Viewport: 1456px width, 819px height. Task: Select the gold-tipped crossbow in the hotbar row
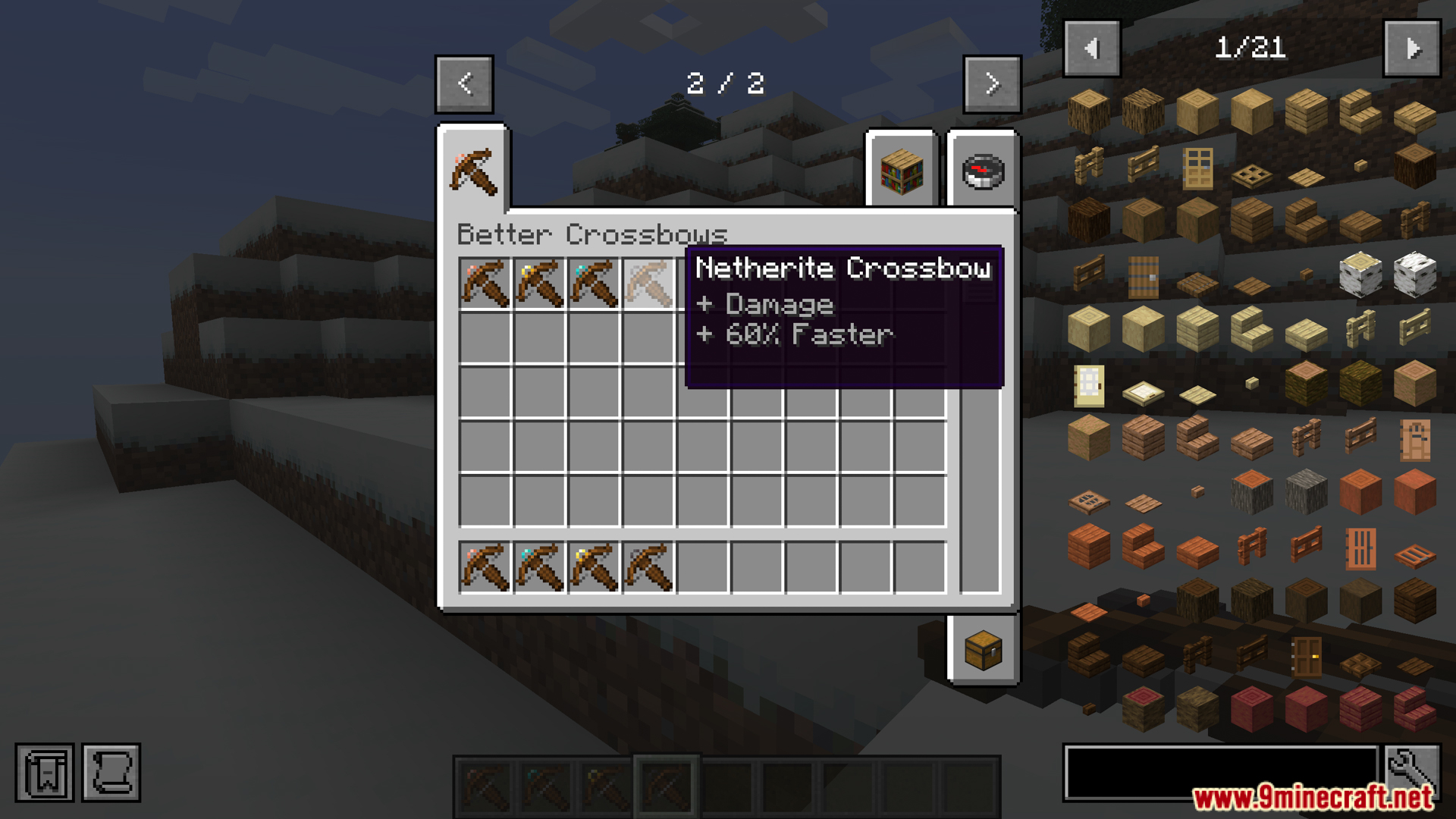pyautogui.click(x=594, y=567)
